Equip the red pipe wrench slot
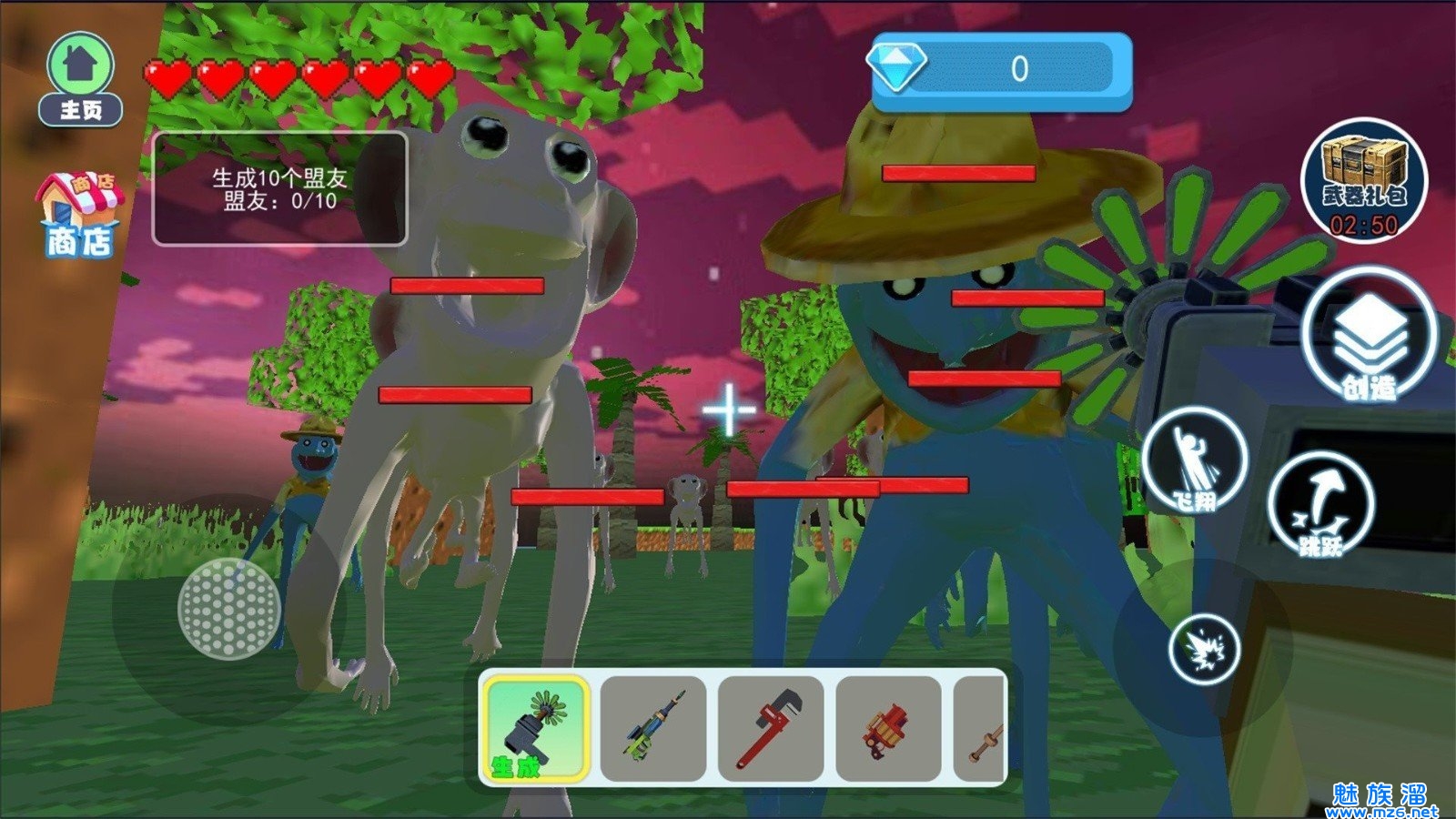Screen dimensions: 1456x819 pyautogui.click(x=771, y=728)
